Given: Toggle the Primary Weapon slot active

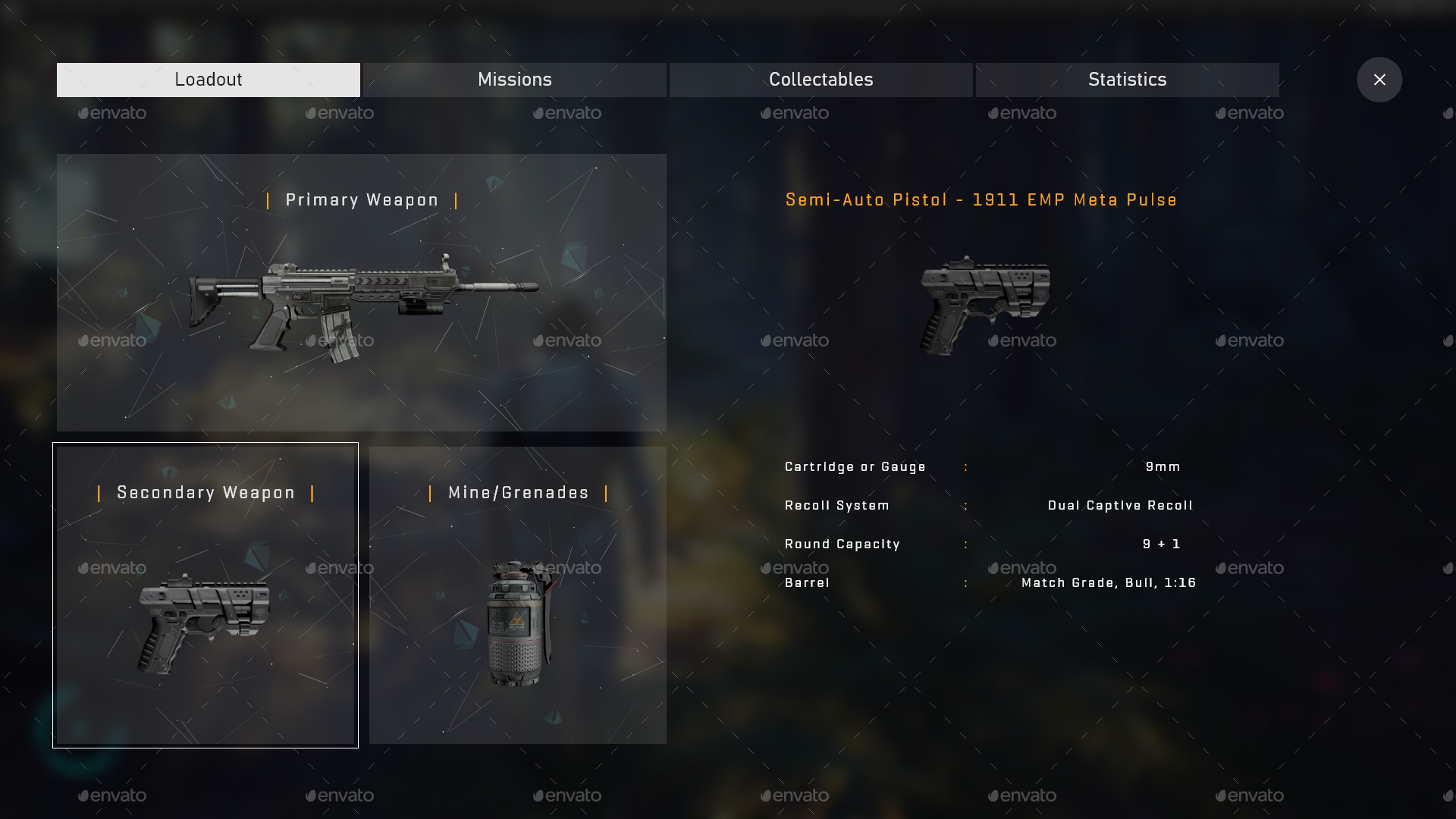Looking at the screenshot, I should click(361, 292).
